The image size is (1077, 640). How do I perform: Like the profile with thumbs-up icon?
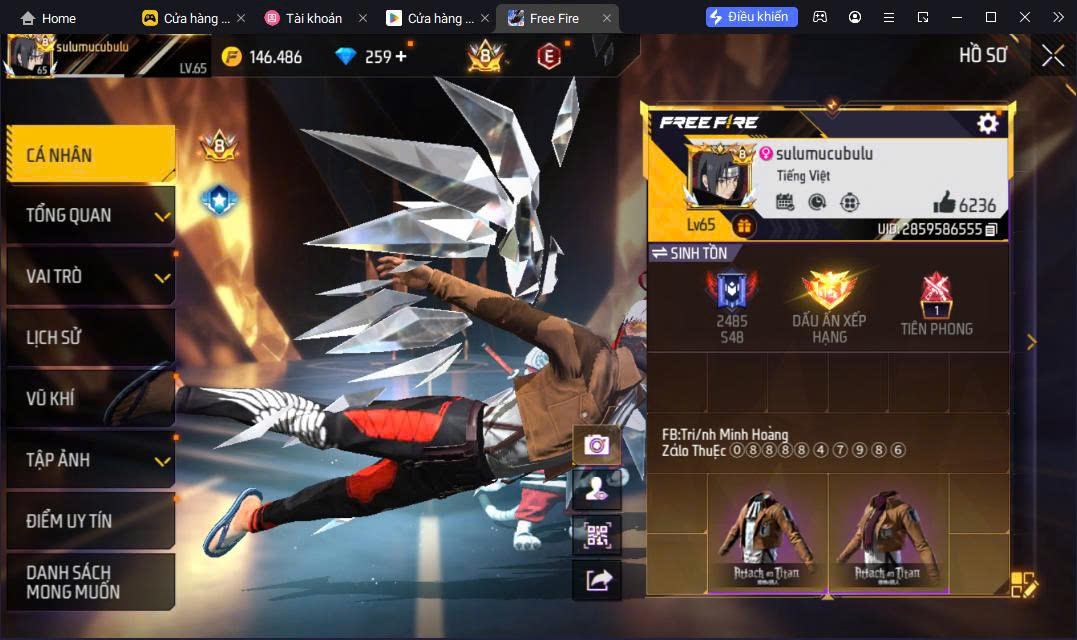tap(944, 204)
